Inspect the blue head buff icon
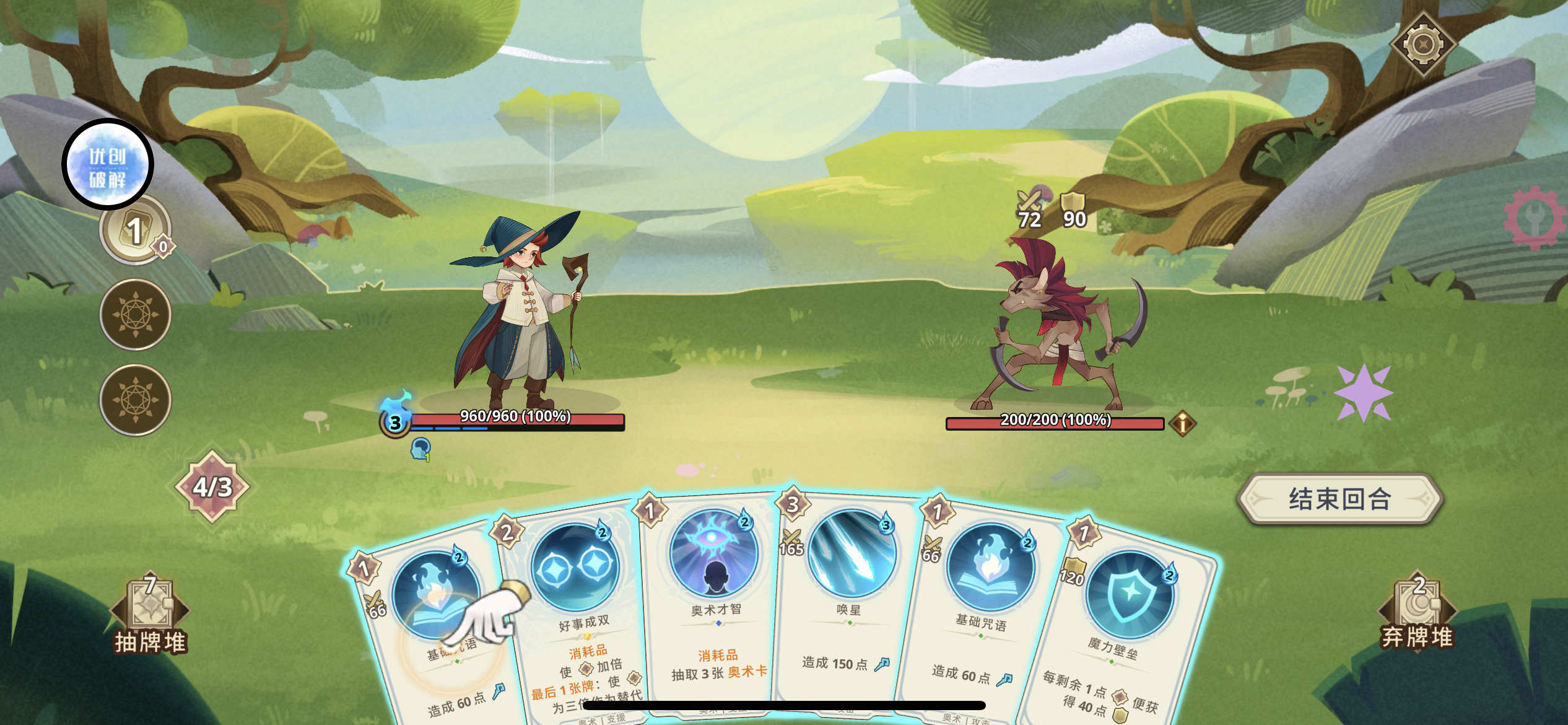This screenshot has height=725, width=1568. pyautogui.click(x=420, y=449)
